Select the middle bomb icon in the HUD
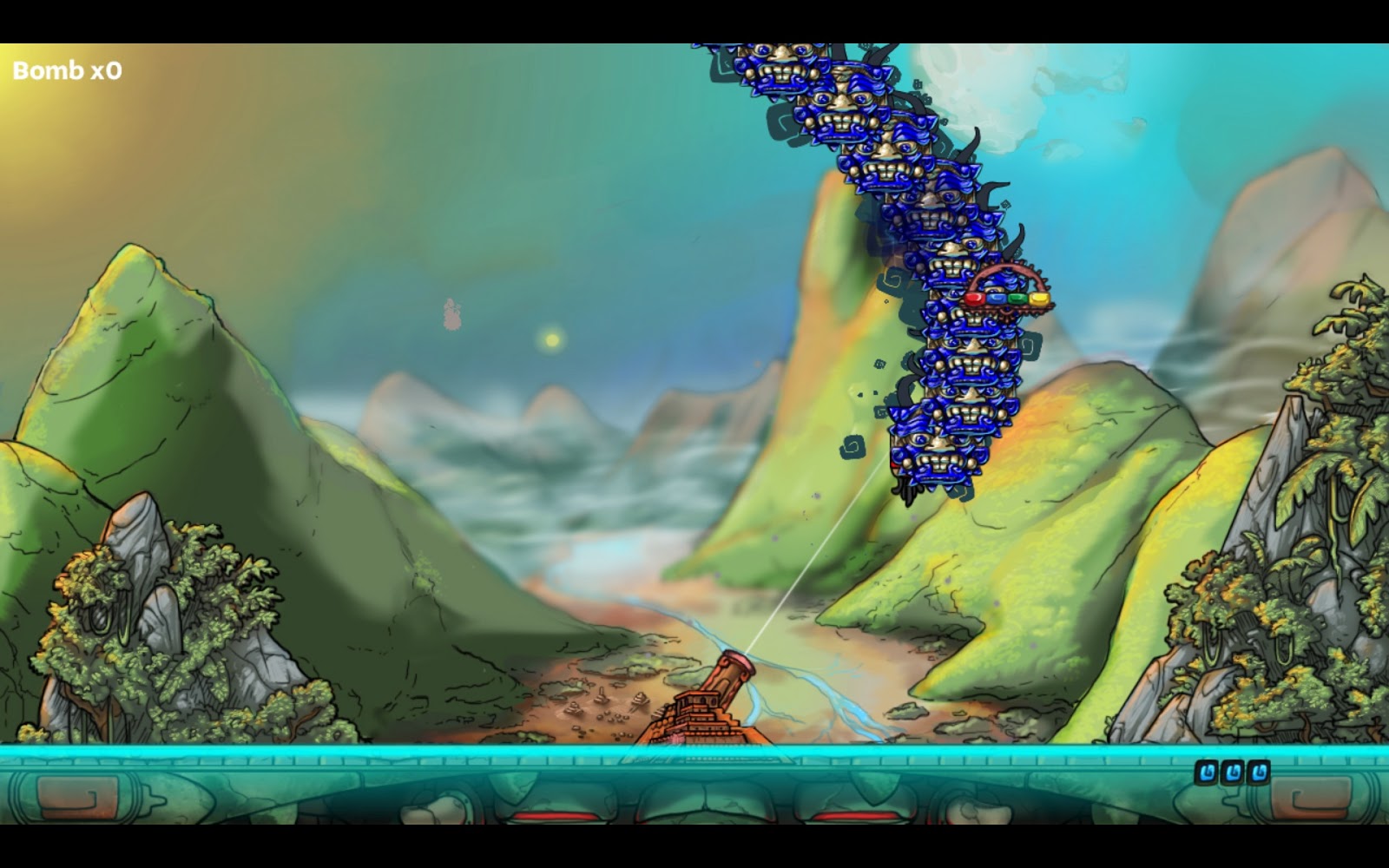Screen dimensions: 1389x868 (x=1233, y=772)
